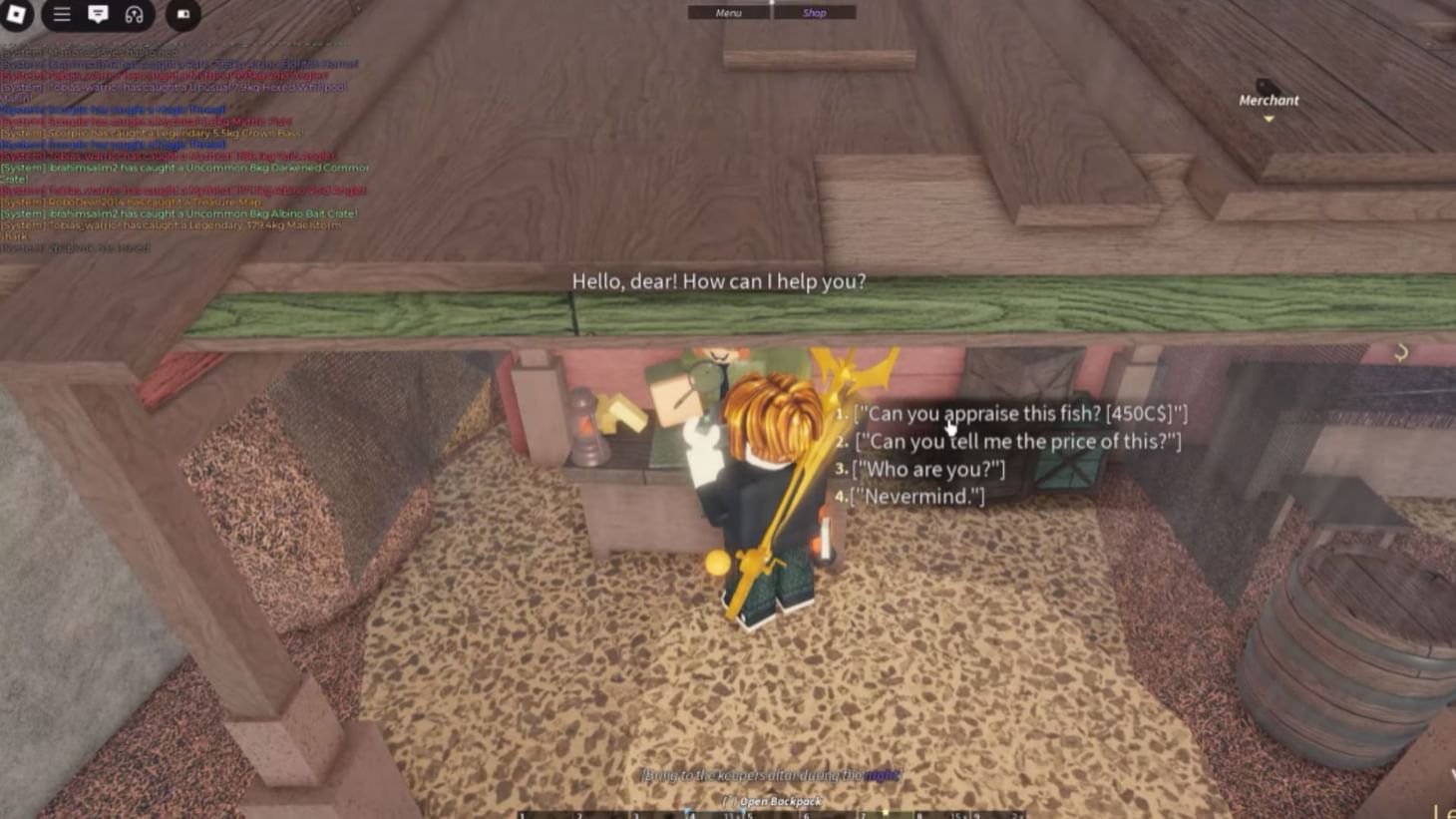Screen dimensions: 1456x819
Task: Expand the Merchant nameplate chevron
Action: tap(1269, 117)
